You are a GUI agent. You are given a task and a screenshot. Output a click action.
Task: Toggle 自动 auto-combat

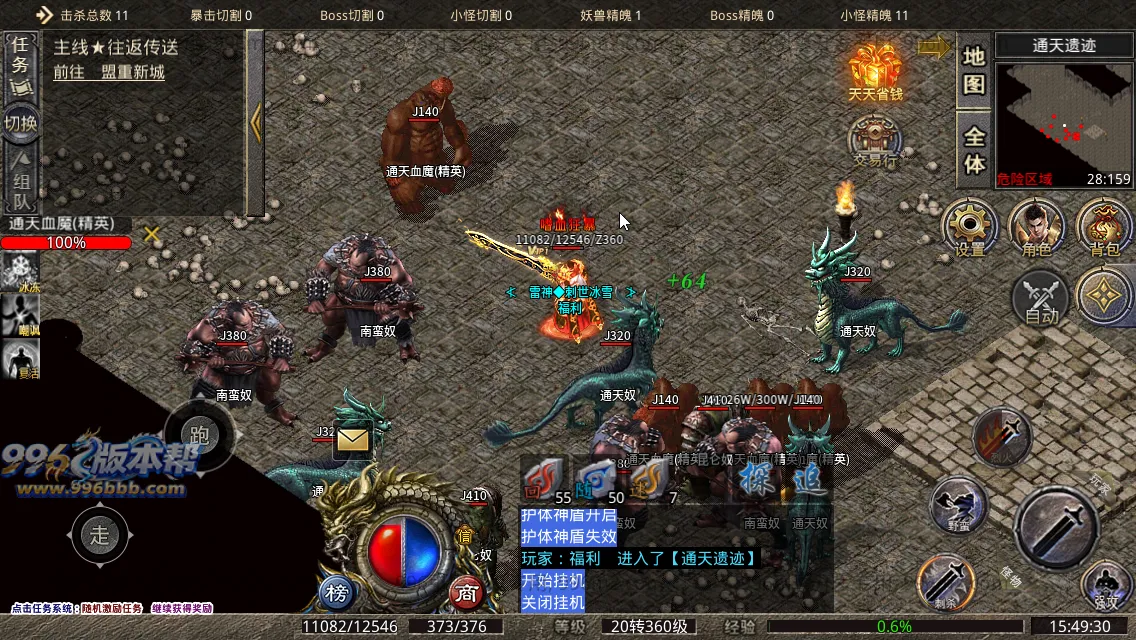point(1041,298)
